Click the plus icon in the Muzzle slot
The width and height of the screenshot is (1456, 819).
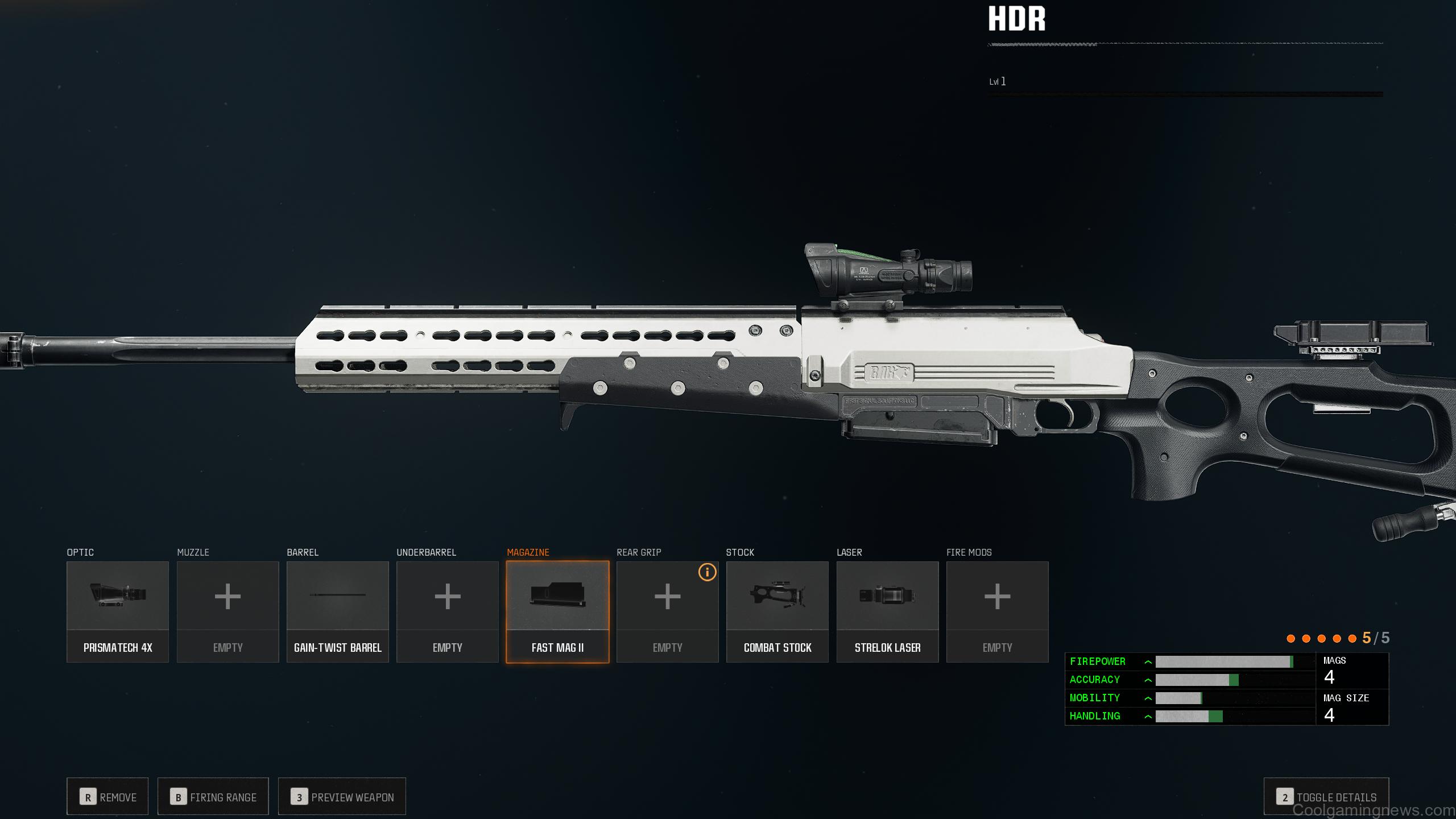tap(227, 597)
